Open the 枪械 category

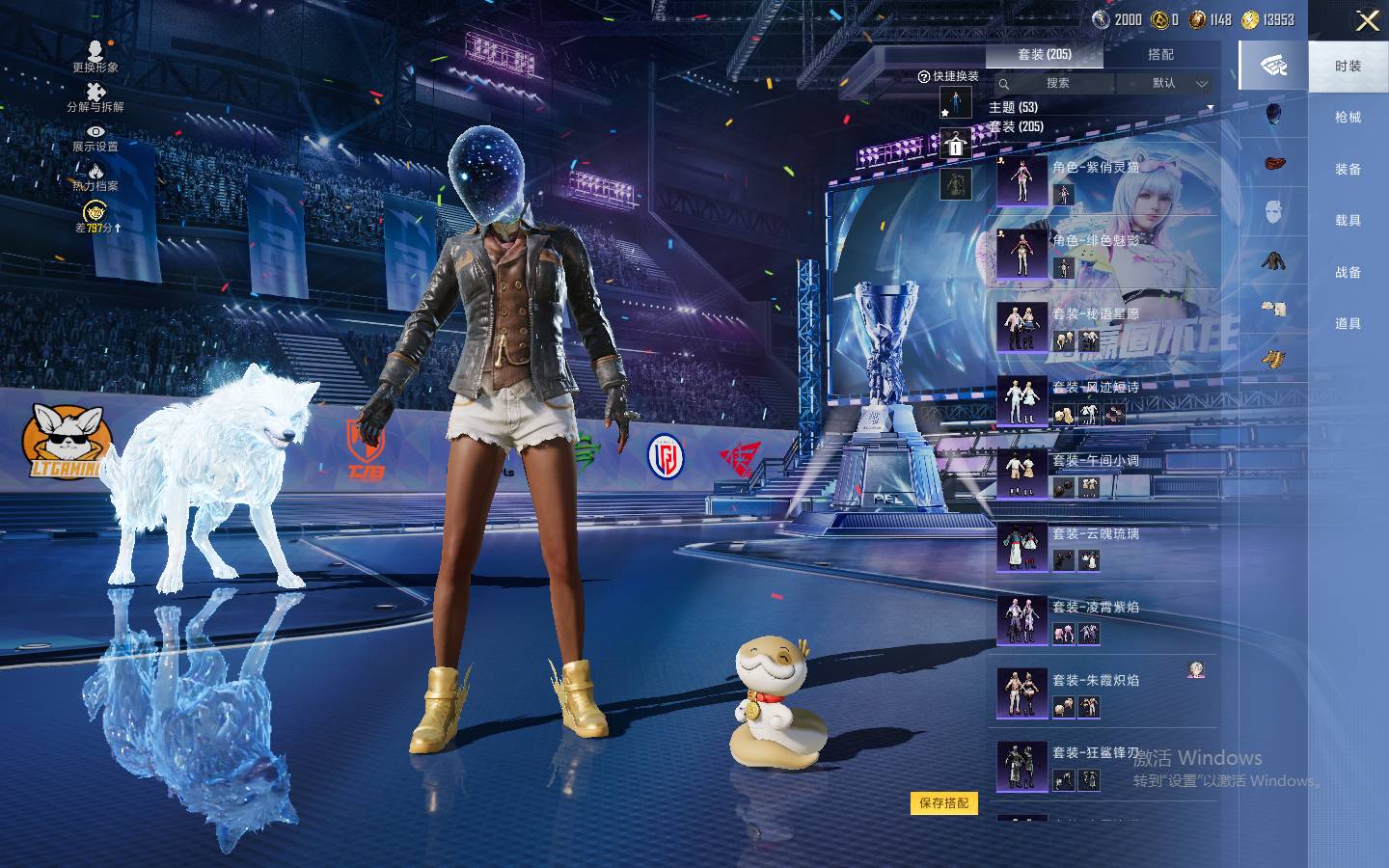pos(1348,118)
